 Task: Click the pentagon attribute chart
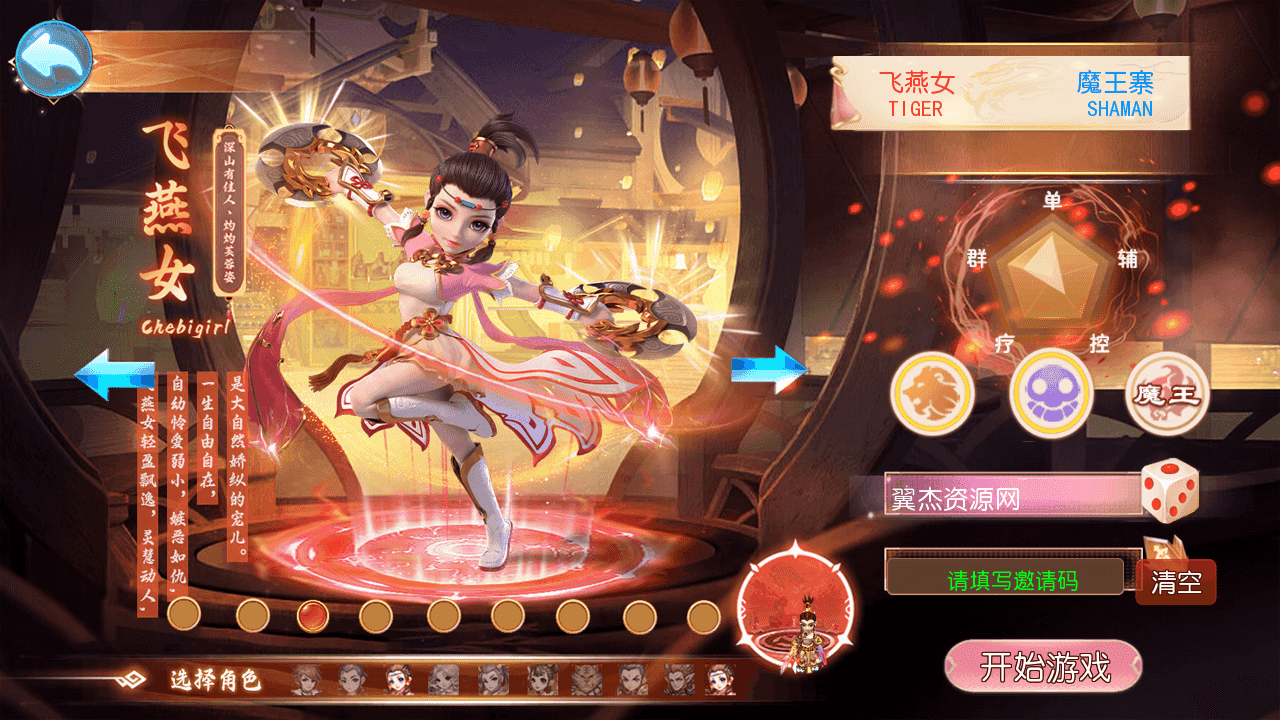(1046, 272)
